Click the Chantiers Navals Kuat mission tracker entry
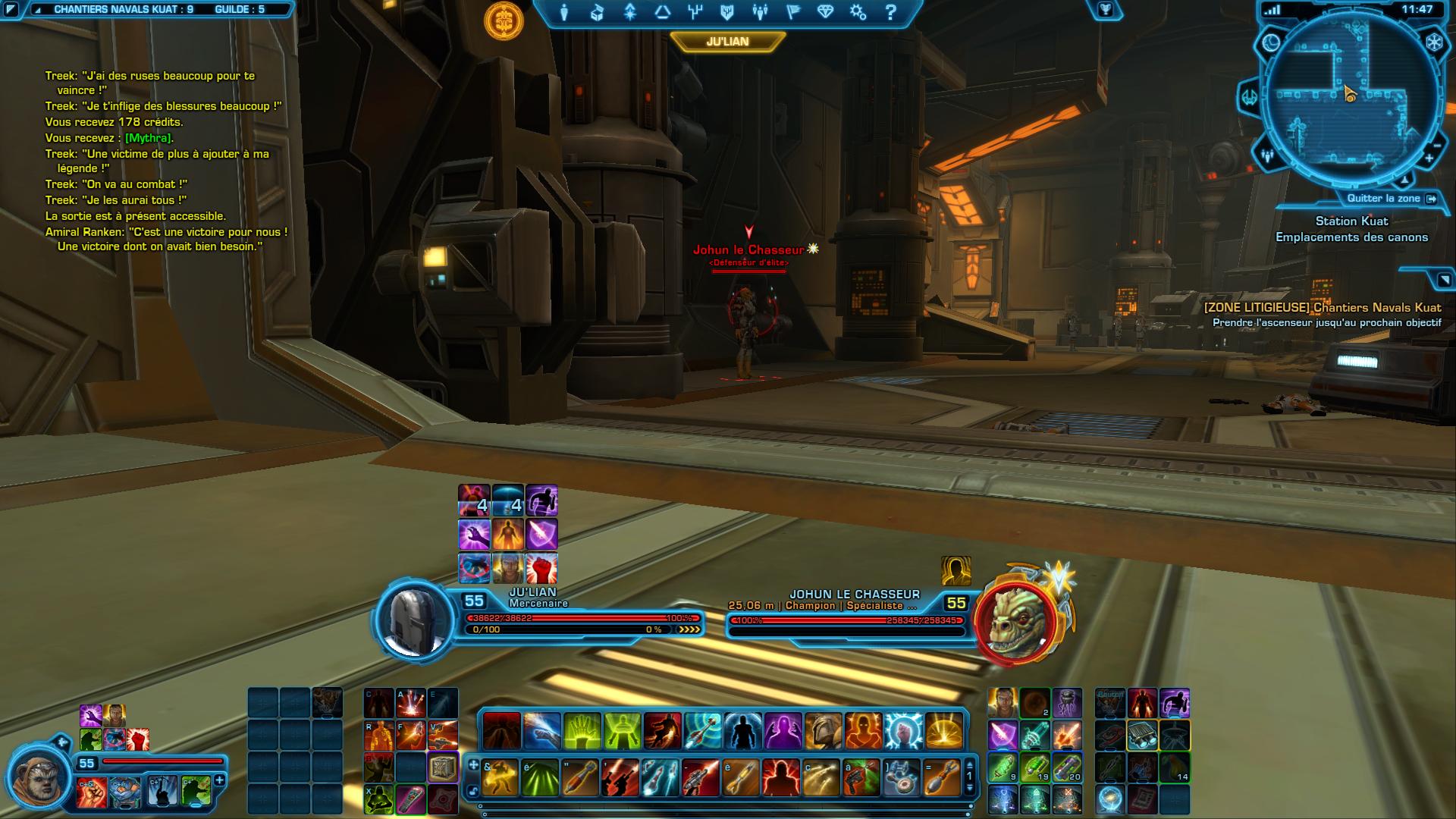Screen dimensions: 1456x819 (1323, 308)
